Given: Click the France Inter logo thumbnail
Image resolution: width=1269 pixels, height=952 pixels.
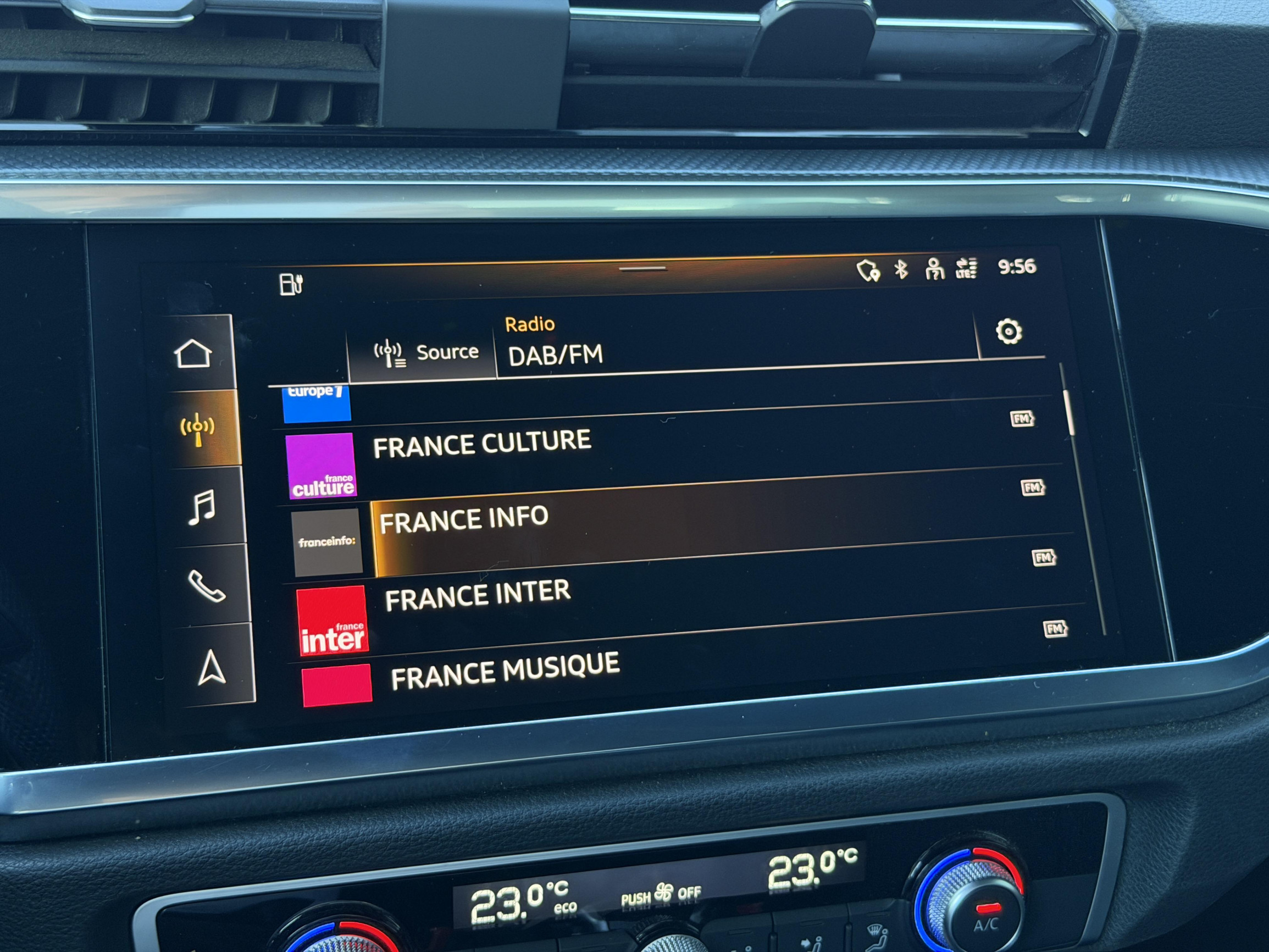Looking at the screenshot, I should click(332, 621).
